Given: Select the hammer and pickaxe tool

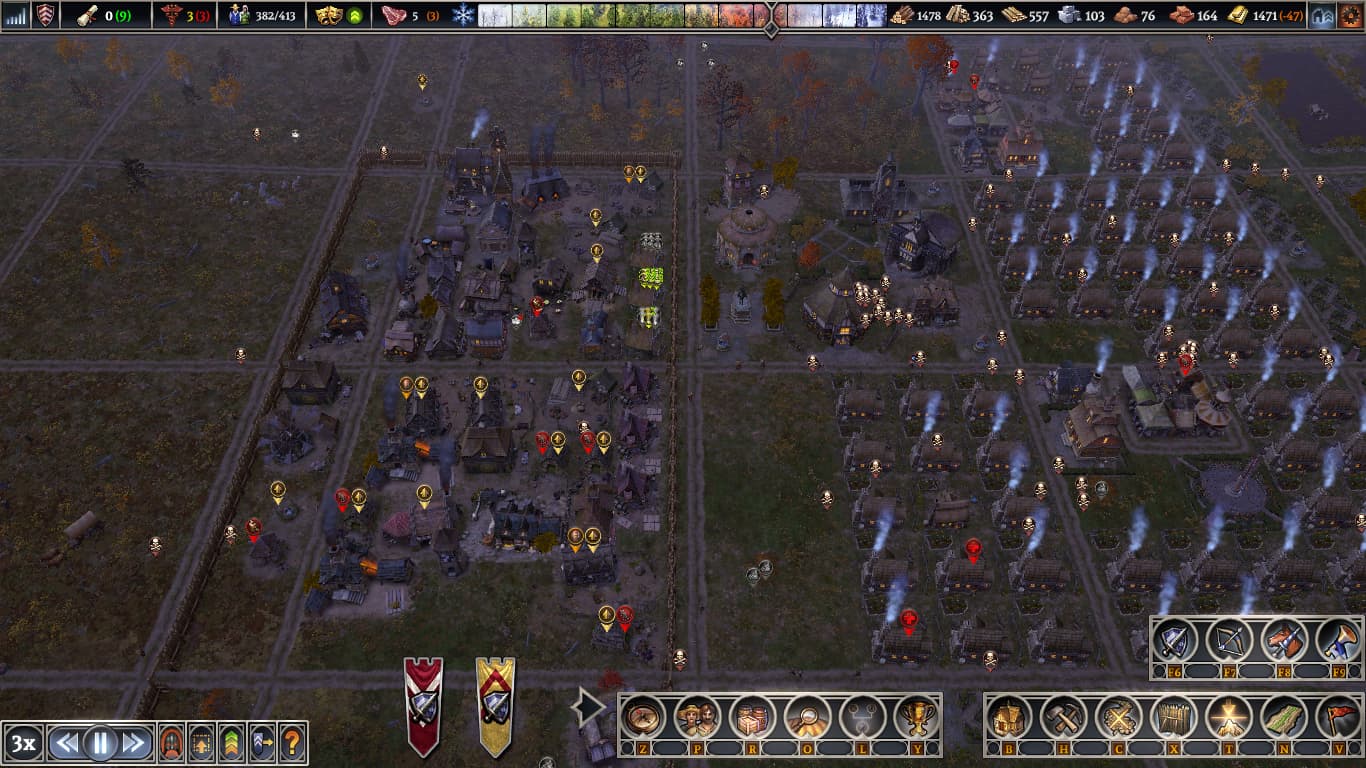Looking at the screenshot, I should [x=1064, y=717].
